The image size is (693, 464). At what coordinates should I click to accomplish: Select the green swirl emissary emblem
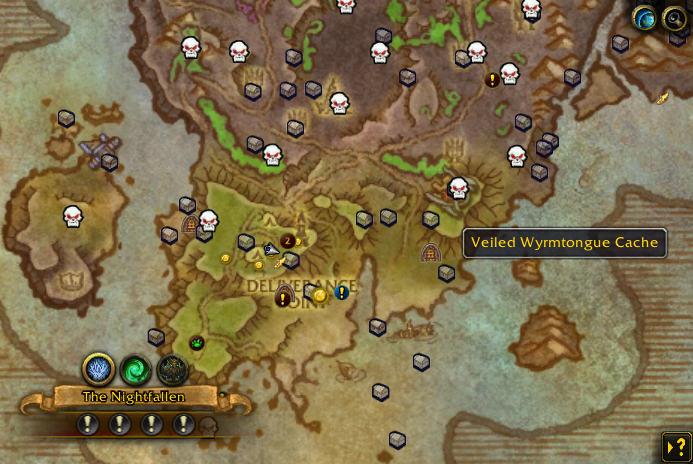[135, 370]
